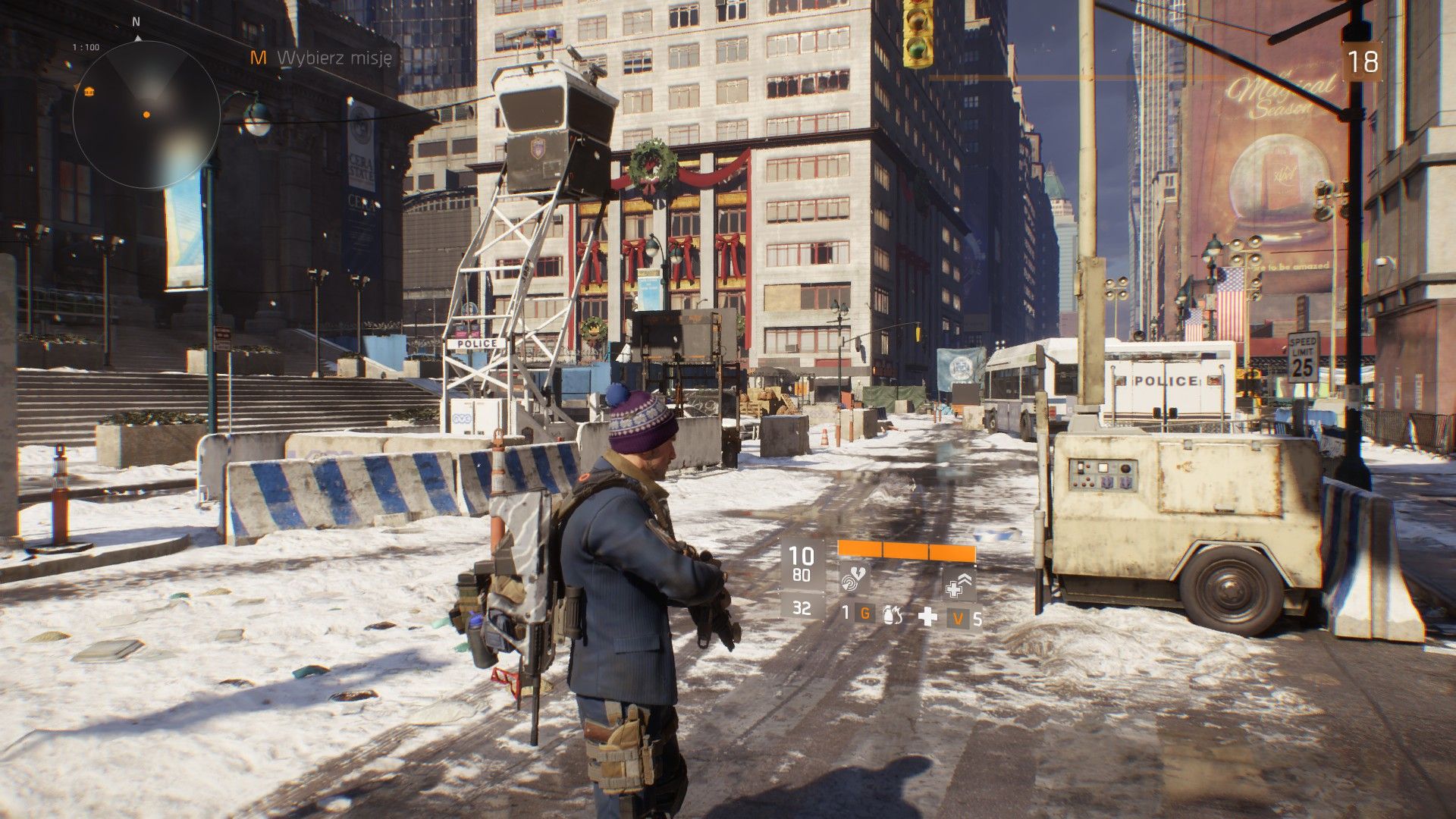Click the white medkit cross icon
The width and height of the screenshot is (1456, 819).
coord(927,617)
